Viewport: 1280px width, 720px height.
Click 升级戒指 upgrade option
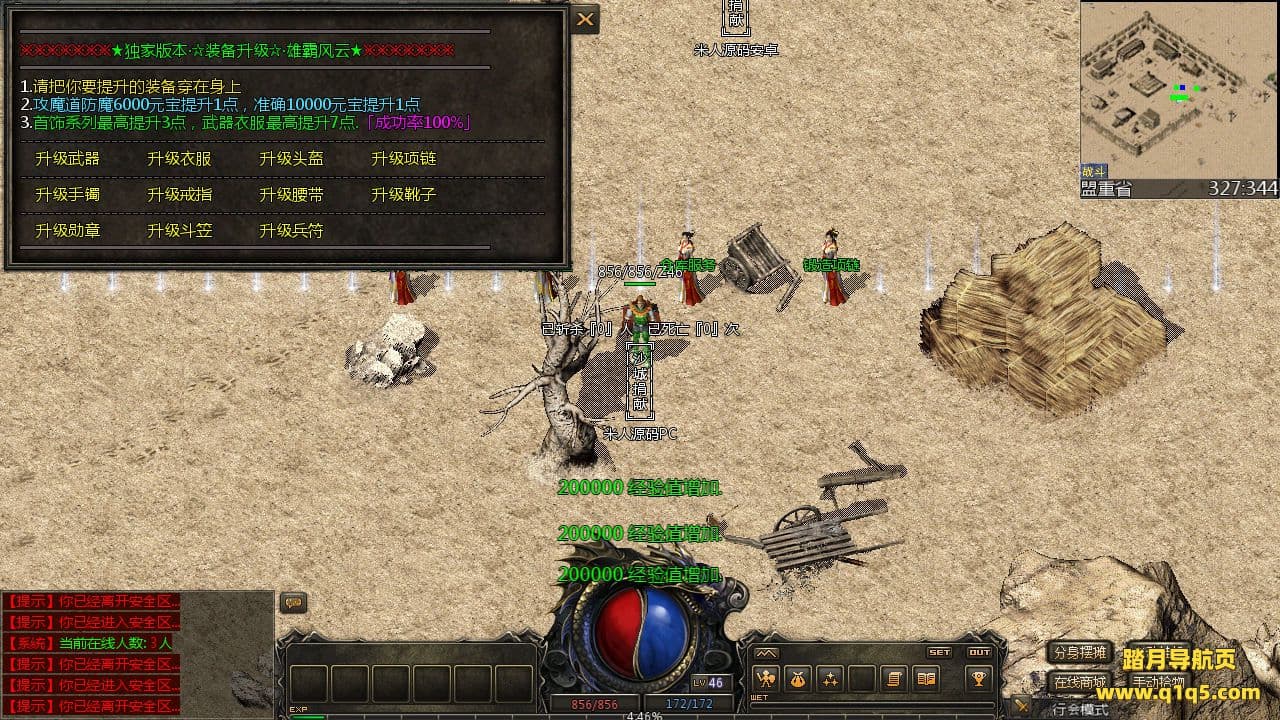pyautogui.click(x=180, y=194)
